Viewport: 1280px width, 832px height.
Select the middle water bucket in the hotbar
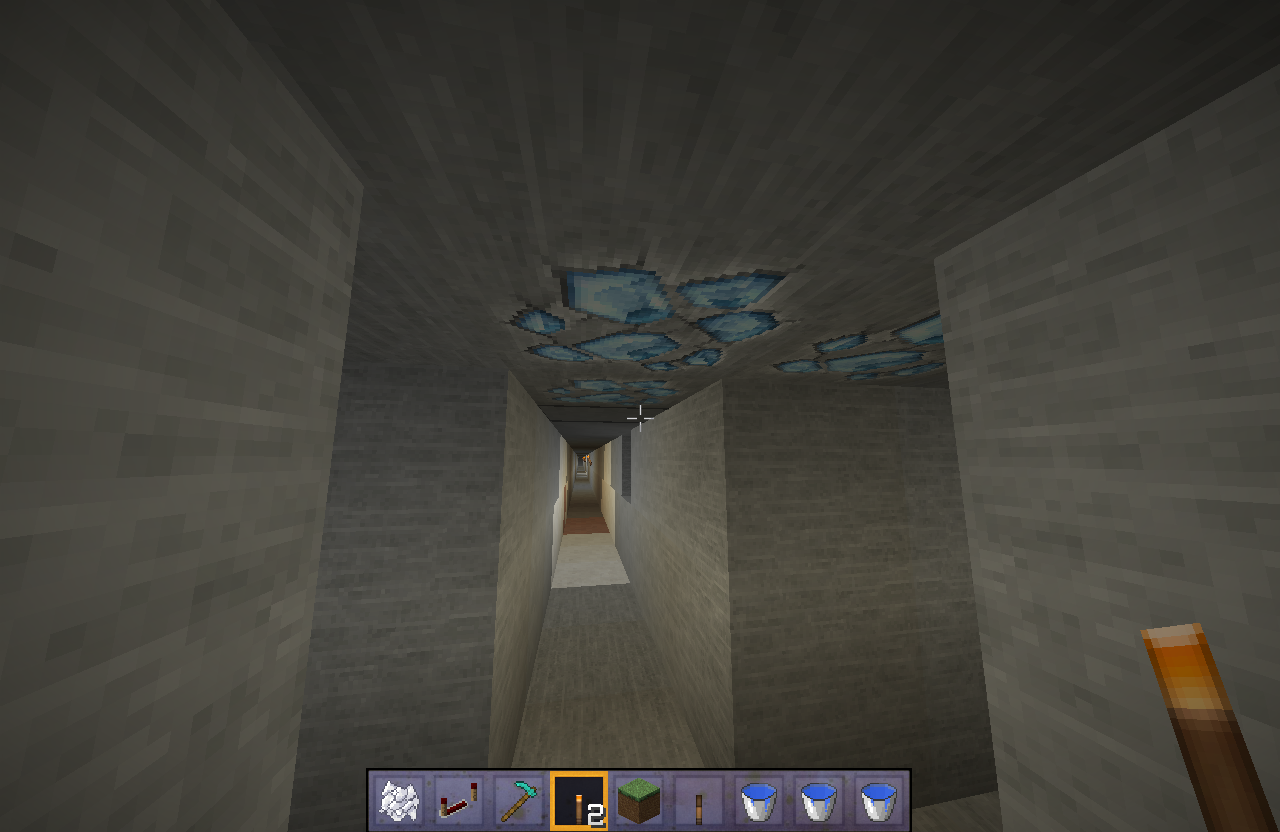click(817, 797)
